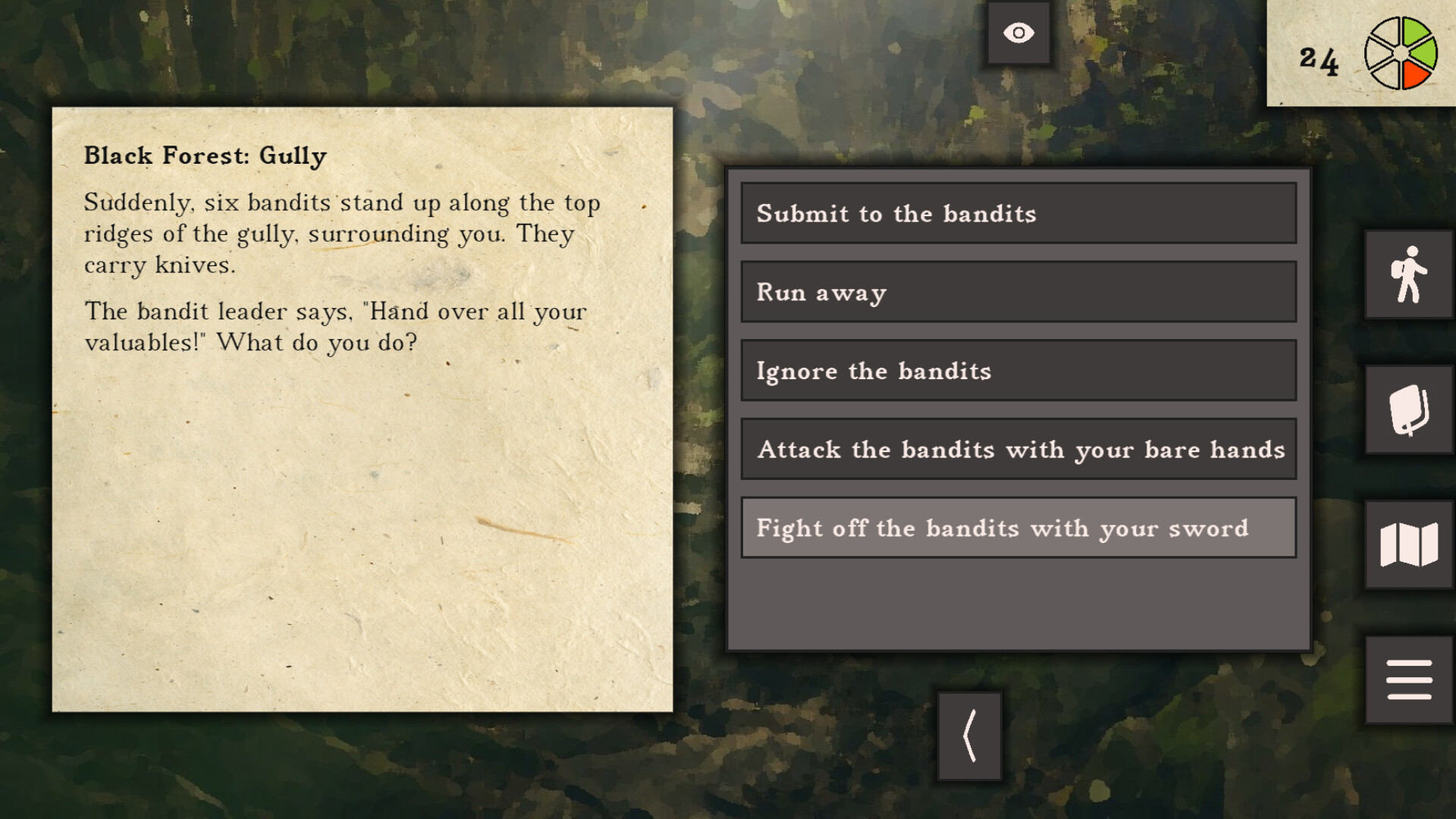Toggle selection of 'Run away' option
This screenshot has height=819, width=1456.
1018,293
